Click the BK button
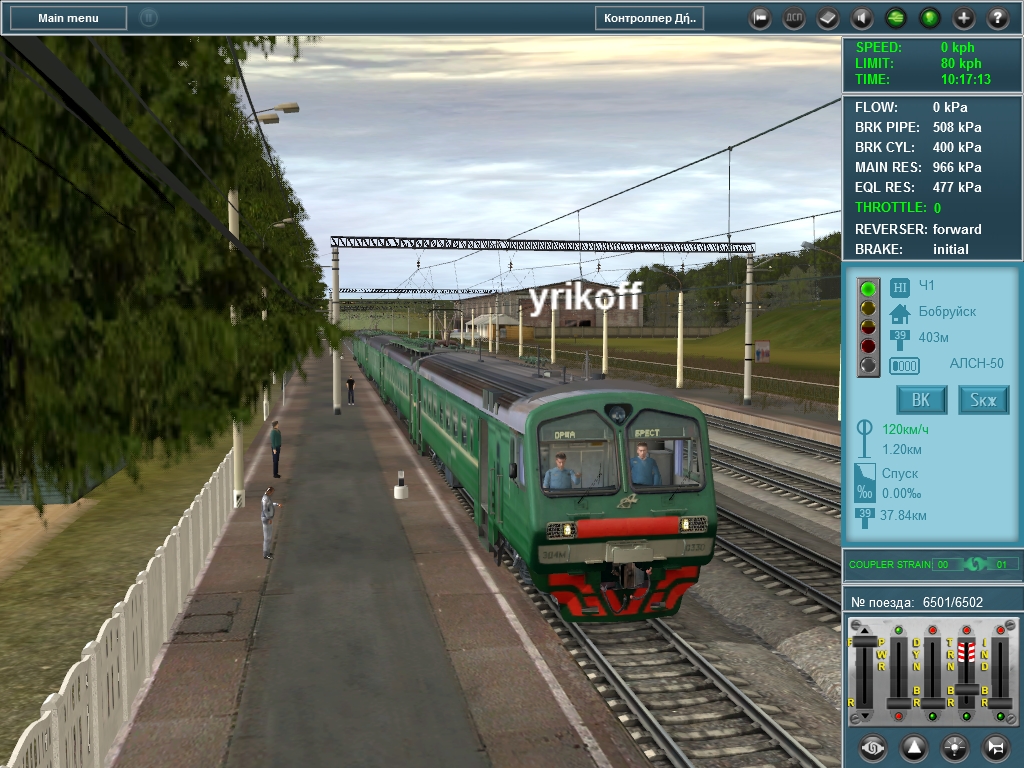The image size is (1024, 768). (x=922, y=401)
